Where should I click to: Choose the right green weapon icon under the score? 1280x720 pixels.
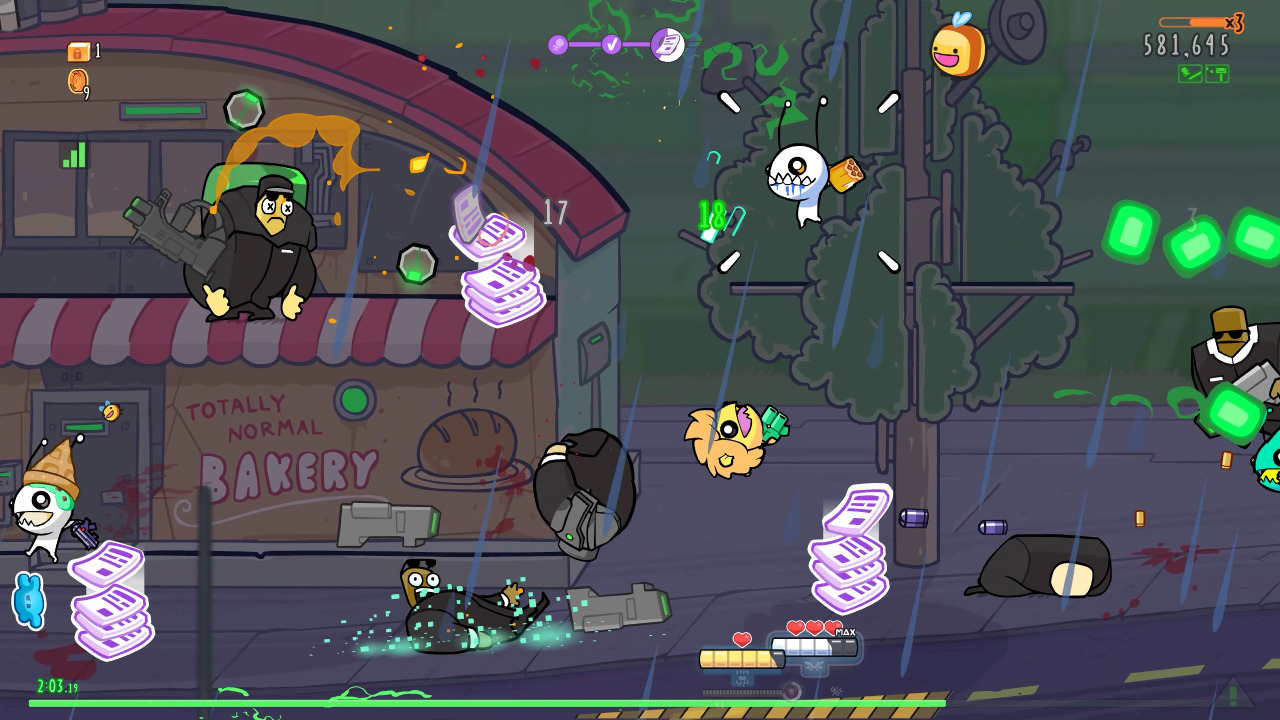(x=1217, y=74)
